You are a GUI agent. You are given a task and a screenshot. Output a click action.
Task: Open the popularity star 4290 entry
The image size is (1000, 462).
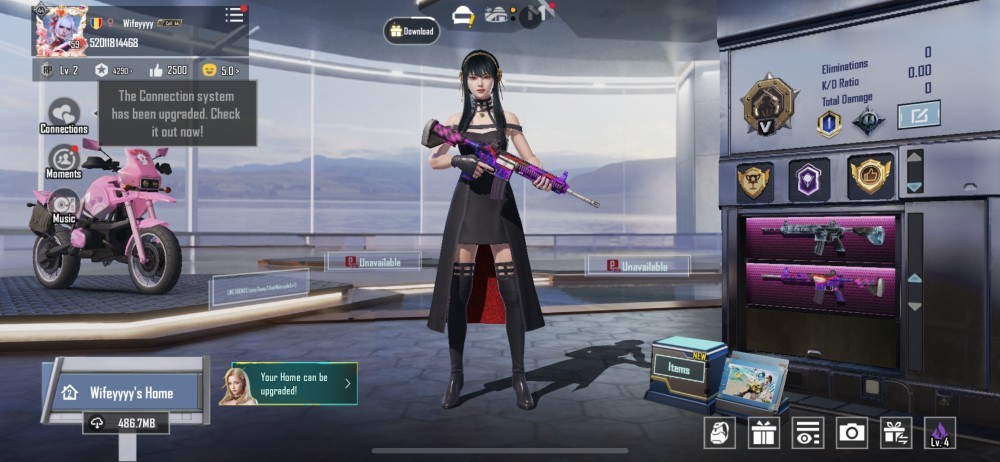point(113,70)
